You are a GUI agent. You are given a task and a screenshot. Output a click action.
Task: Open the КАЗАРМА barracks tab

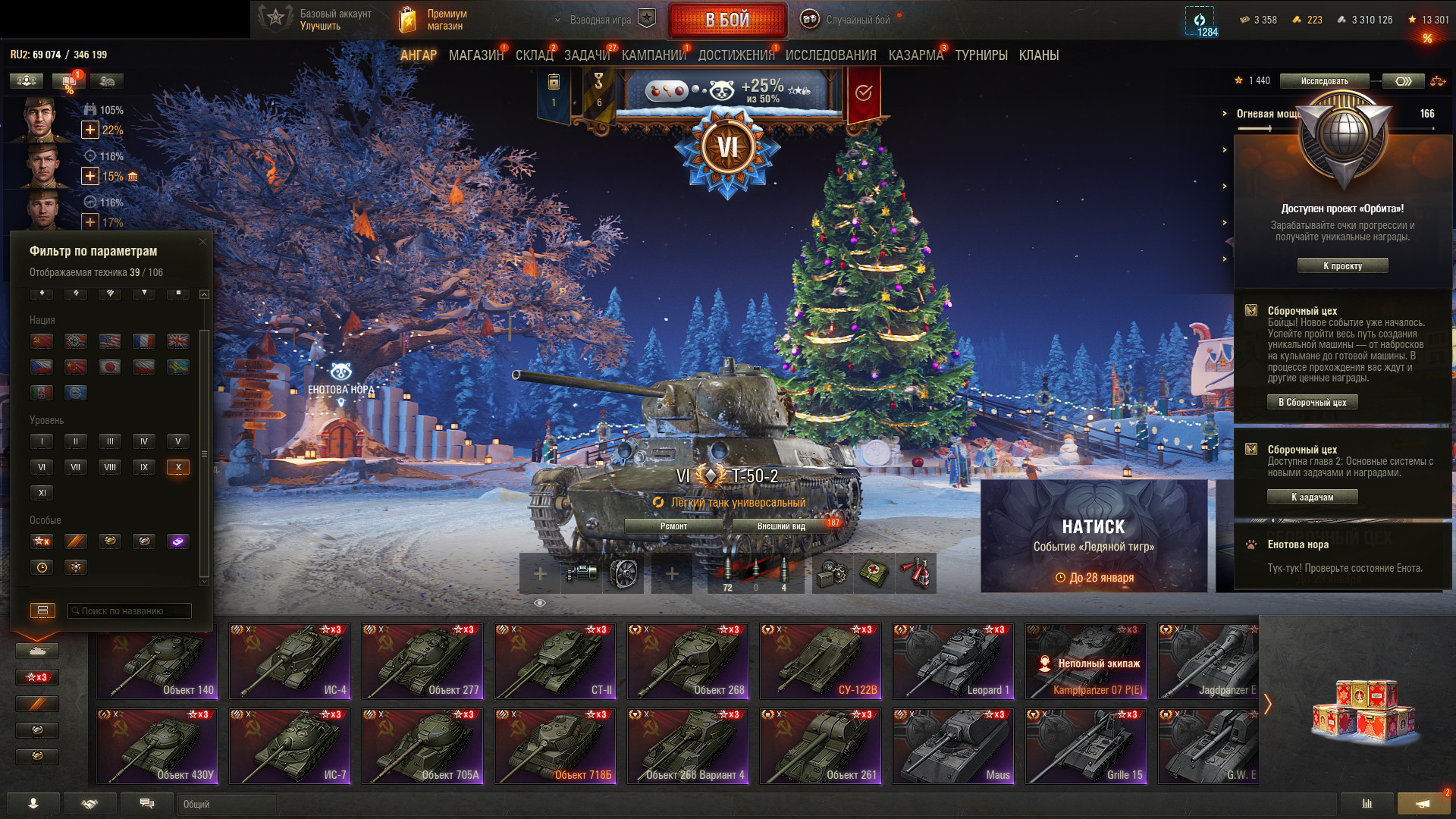[x=915, y=55]
